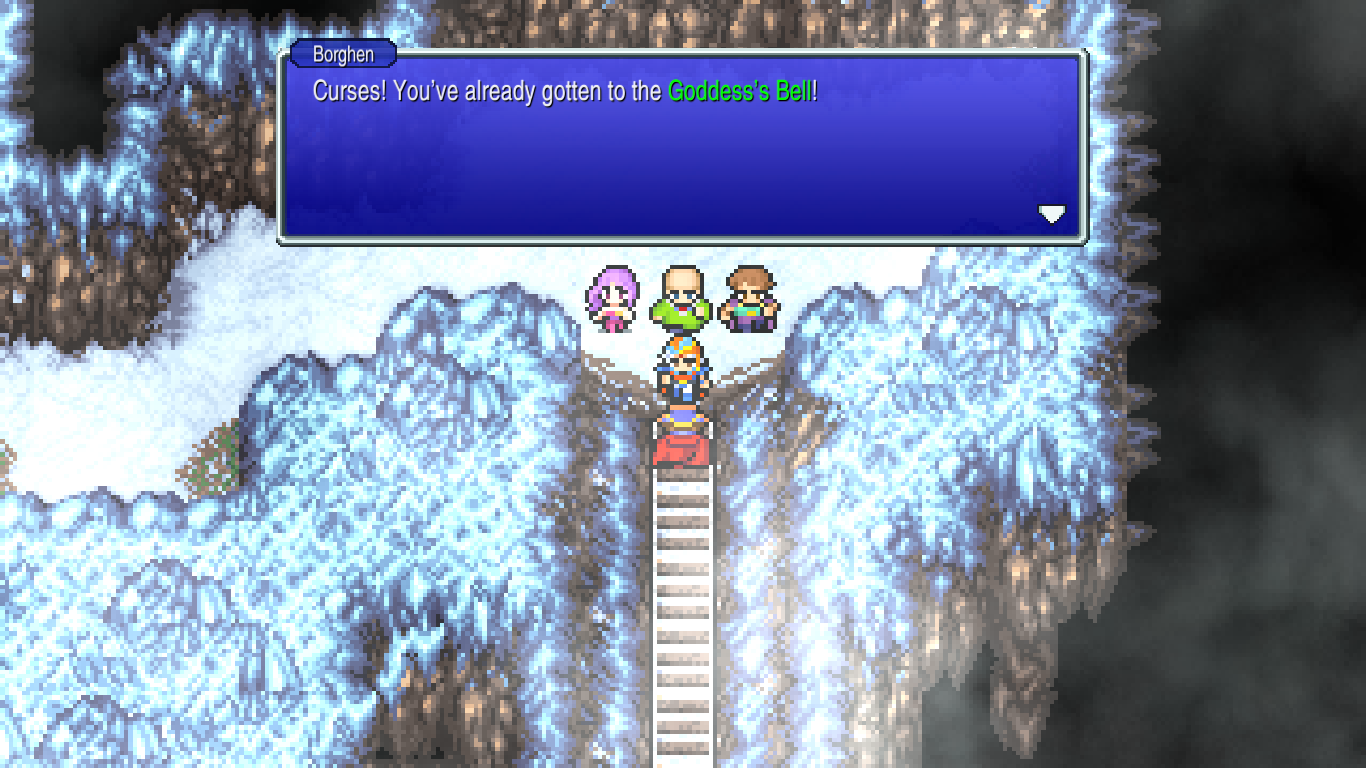
Task: Click the bald green-robed character sprite
Action: 681,295
